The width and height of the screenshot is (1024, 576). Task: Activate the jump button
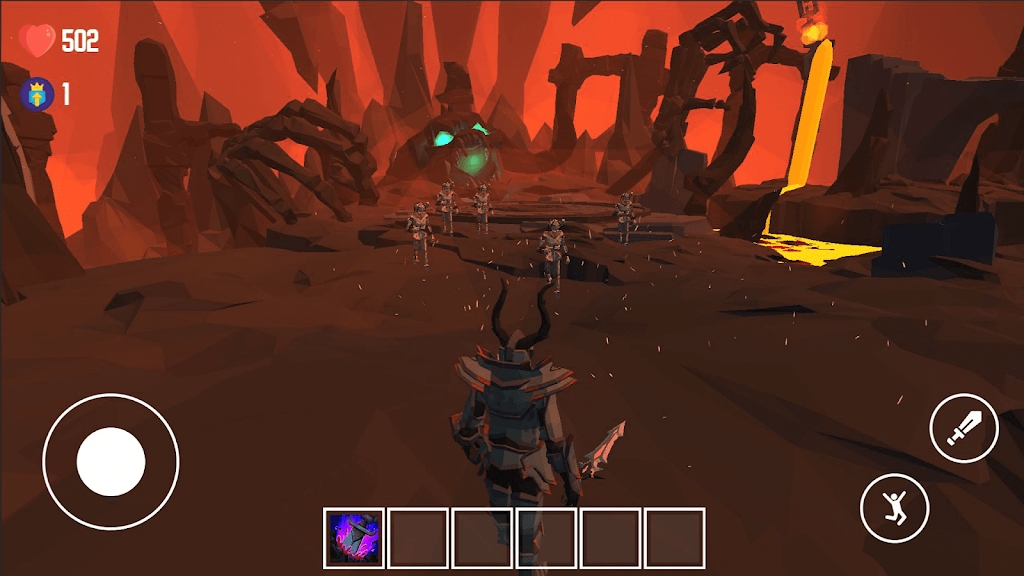[895, 508]
